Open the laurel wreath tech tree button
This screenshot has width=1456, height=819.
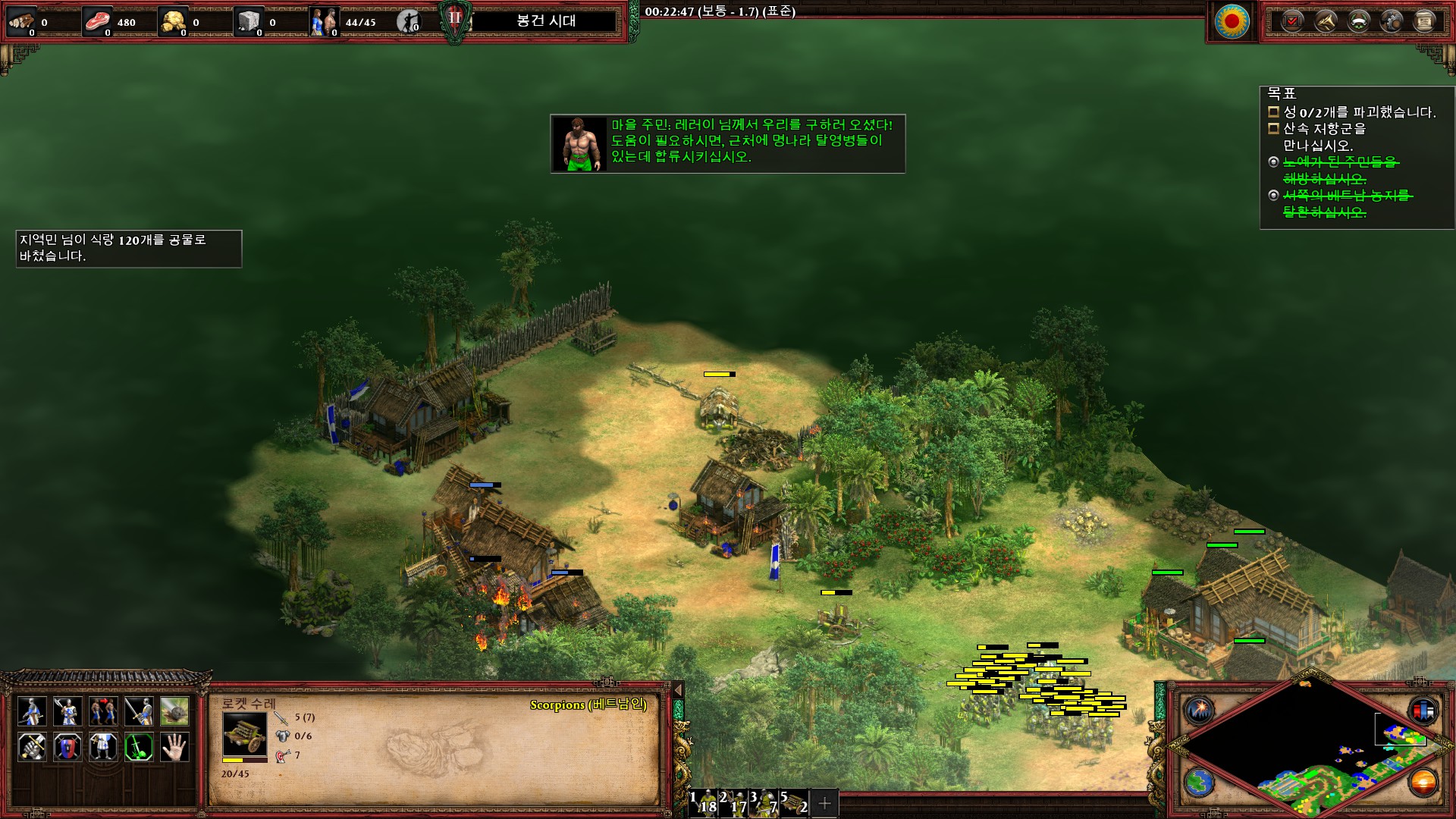[x=1358, y=21]
